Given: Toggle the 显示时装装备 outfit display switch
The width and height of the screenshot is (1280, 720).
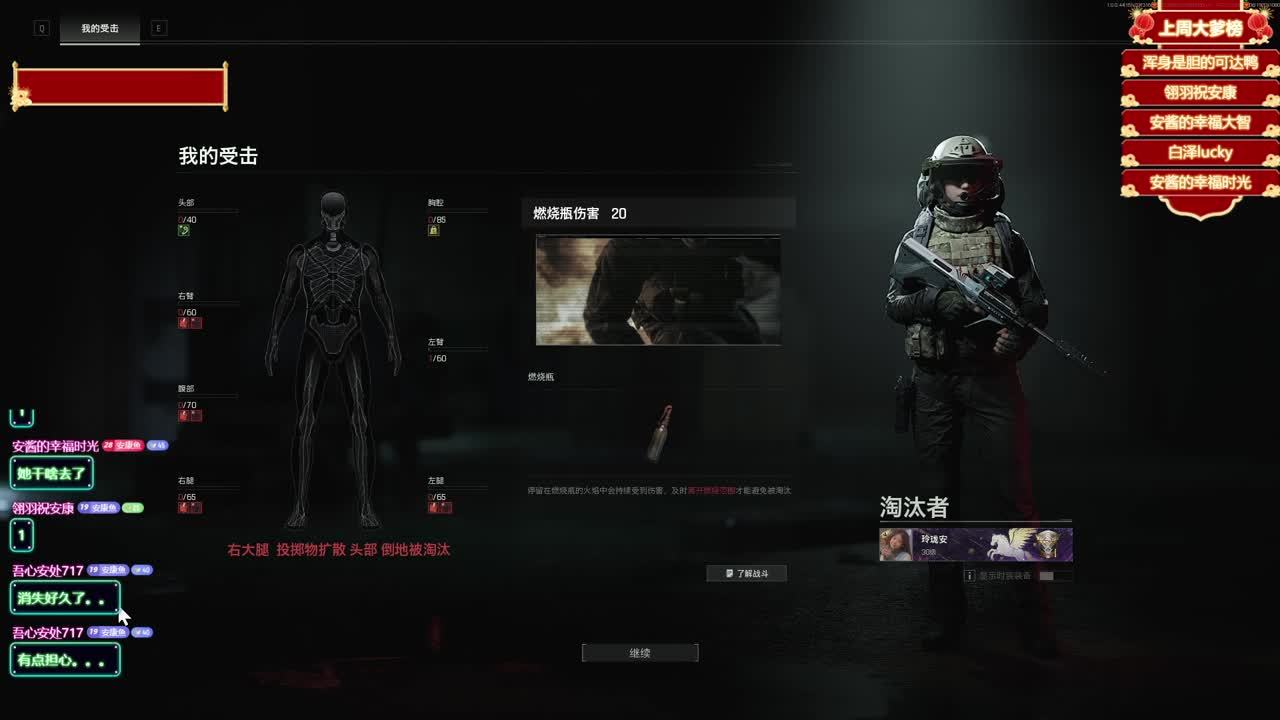Looking at the screenshot, I should pos(1046,576).
